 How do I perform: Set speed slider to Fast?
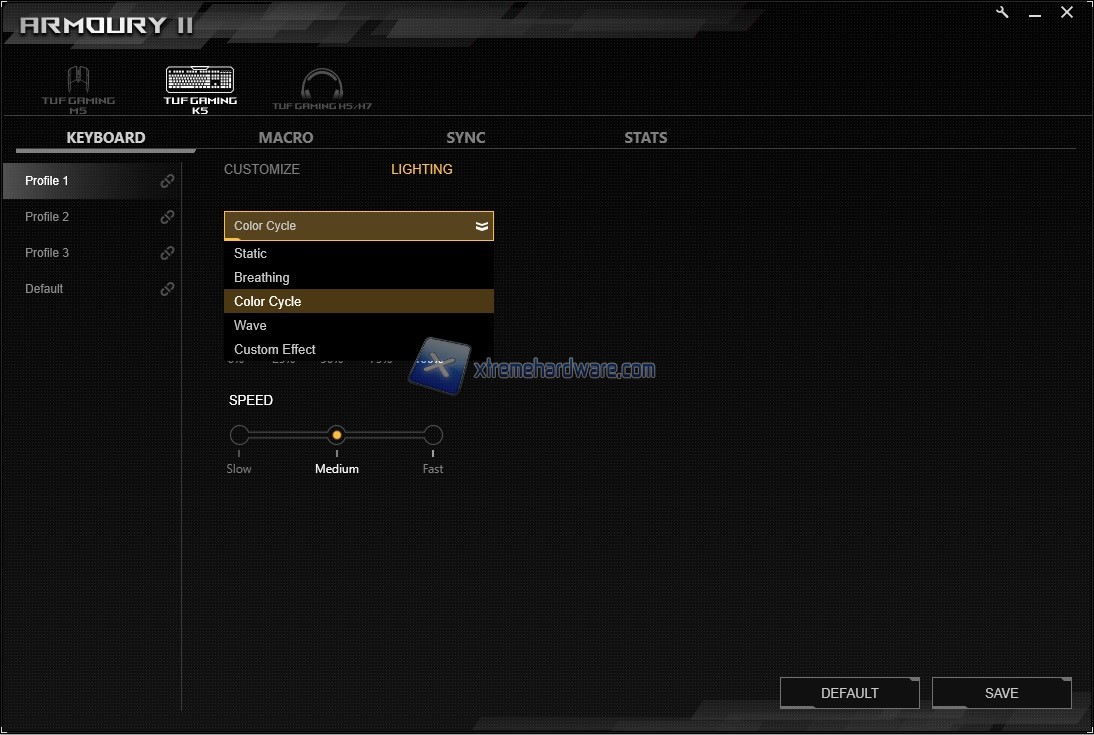pyautogui.click(x=433, y=435)
